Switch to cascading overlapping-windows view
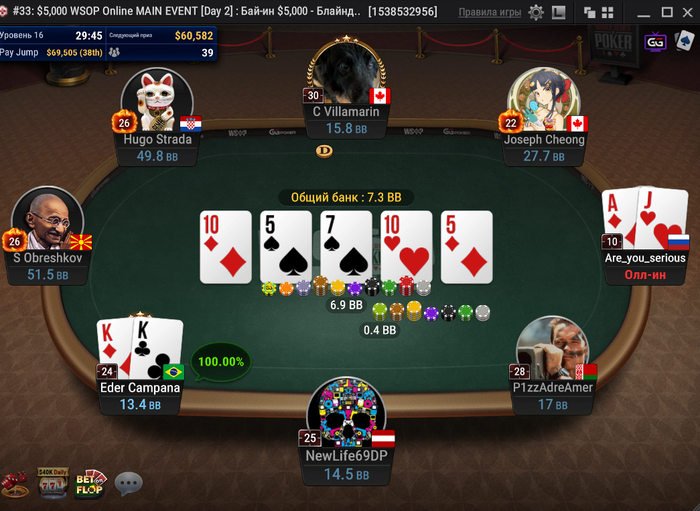Viewport: 700px width, 511px height. click(x=589, y=13)
